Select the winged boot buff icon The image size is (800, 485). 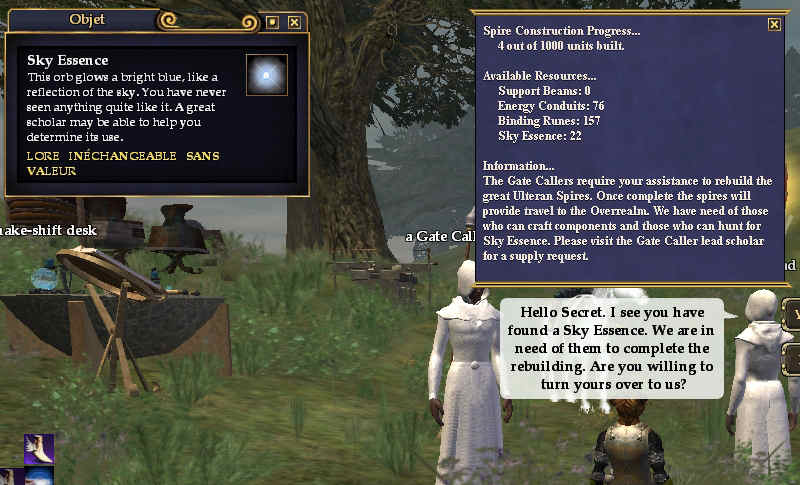pos(39,449)
